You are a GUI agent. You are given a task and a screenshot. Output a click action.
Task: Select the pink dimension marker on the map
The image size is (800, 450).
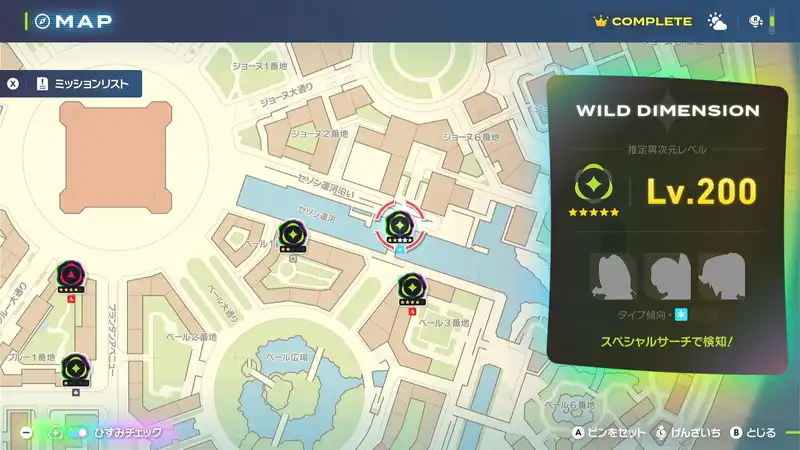[x=71, y=273]
